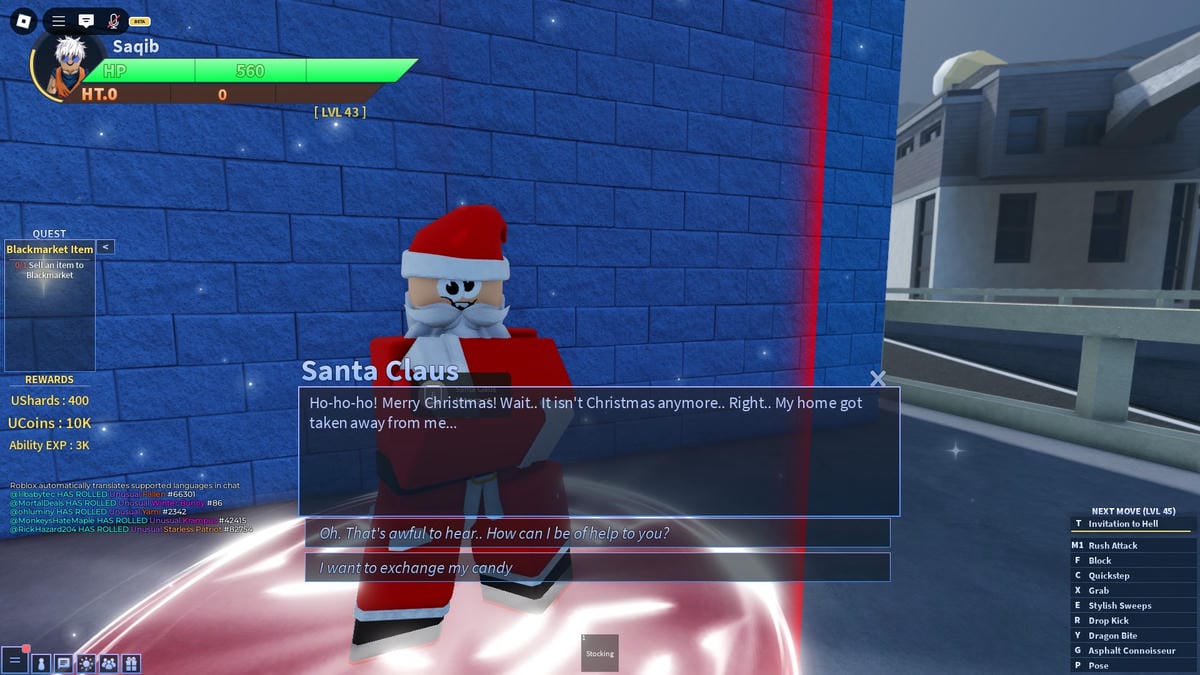Toggle the muted microphone icon
Image resolution: width=1200 pixels, height=675 pixels.
[x=113, y=20]
